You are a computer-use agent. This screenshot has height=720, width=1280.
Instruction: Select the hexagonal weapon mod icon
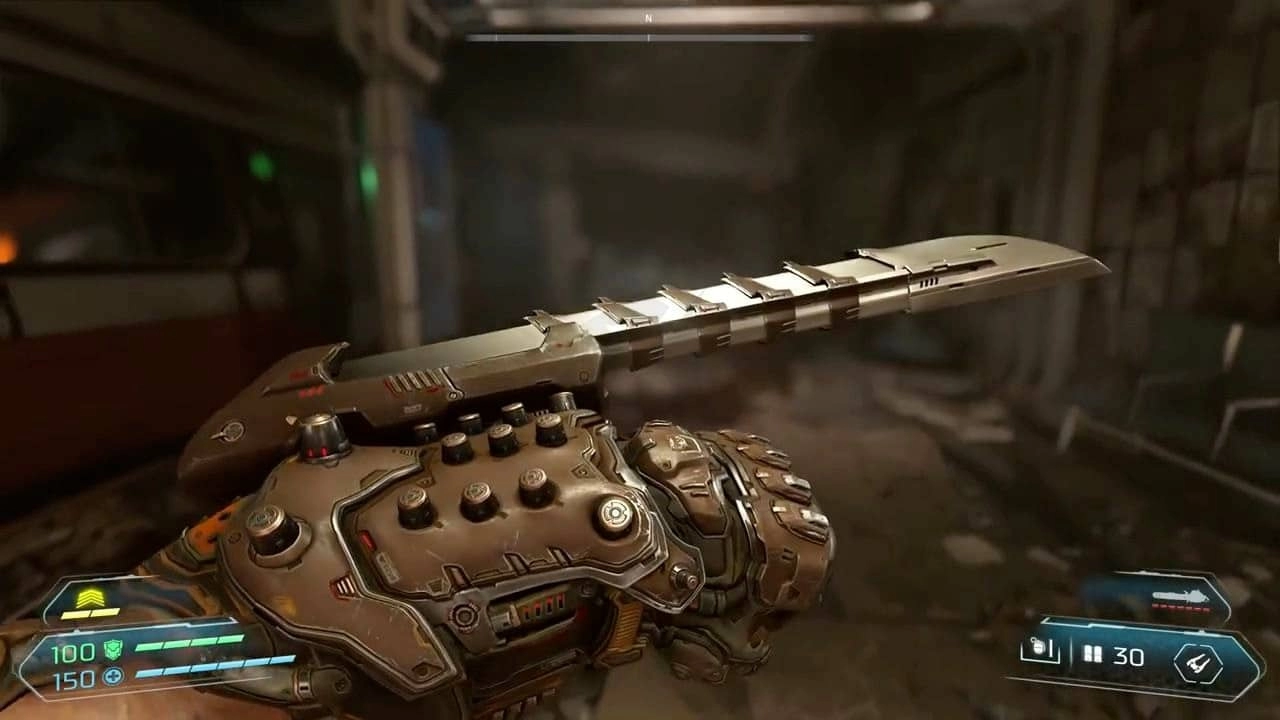coord(1197,663)
